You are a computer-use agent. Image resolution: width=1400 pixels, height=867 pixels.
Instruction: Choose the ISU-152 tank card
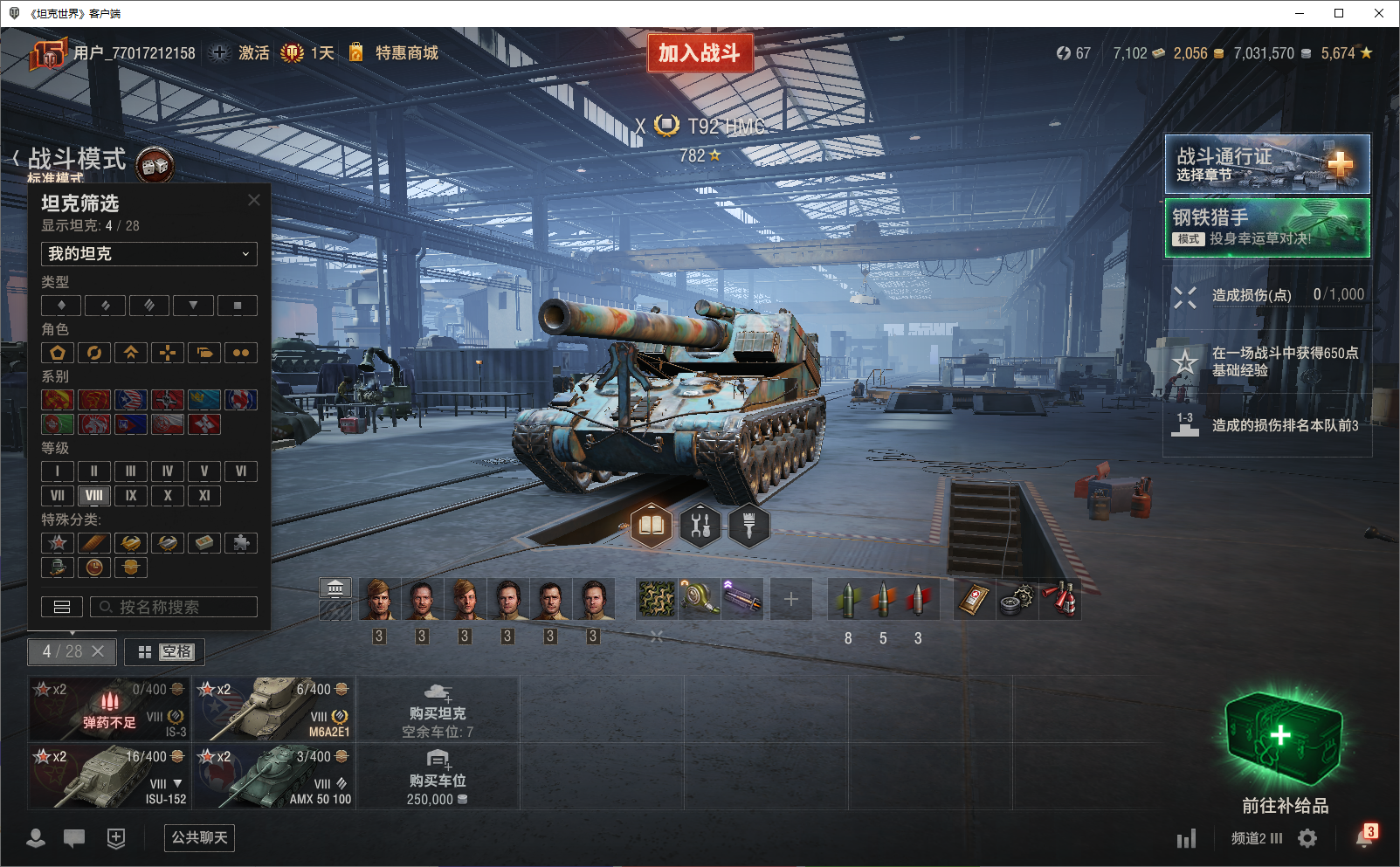pos(109,775)
